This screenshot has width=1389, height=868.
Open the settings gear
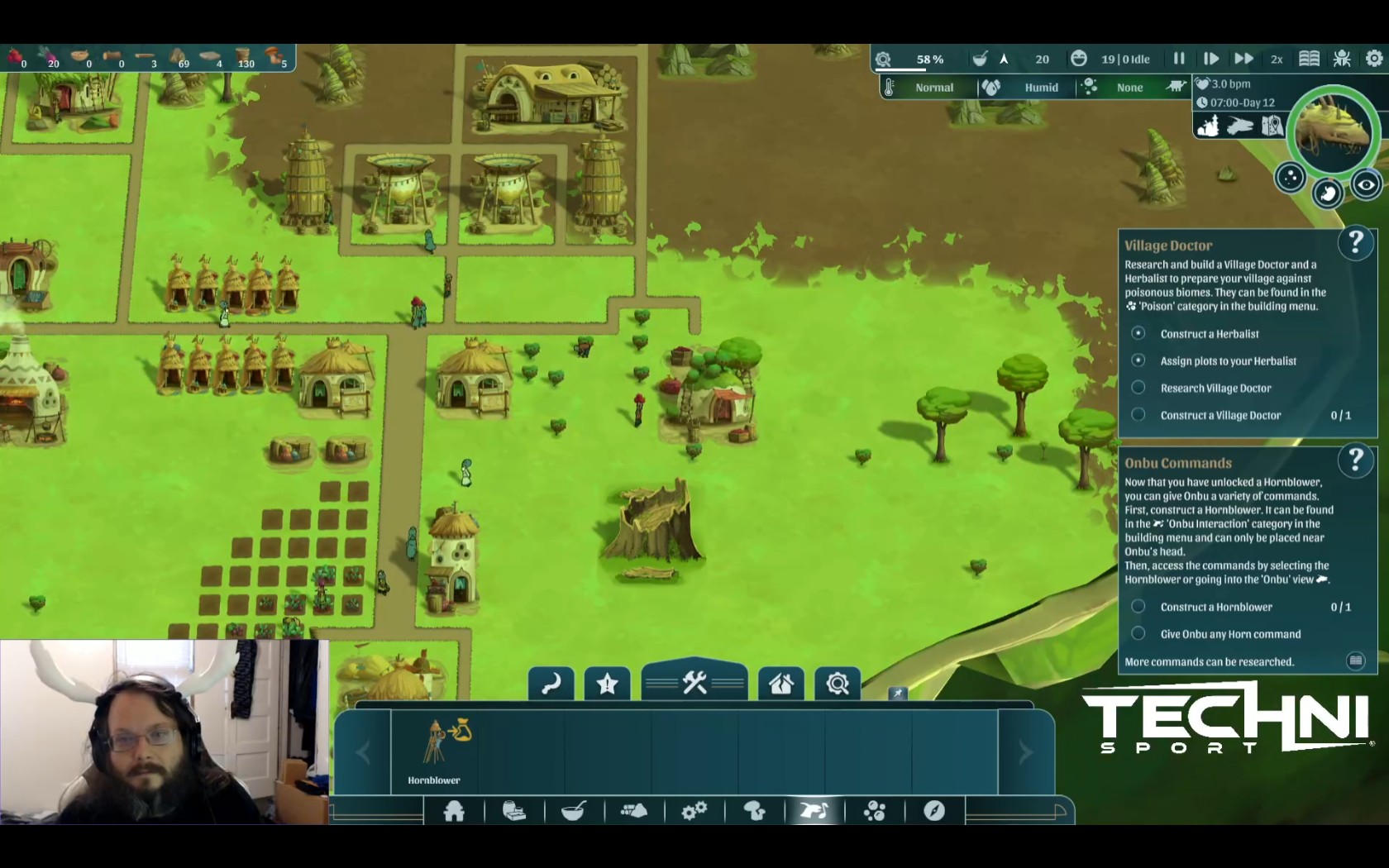click(x=1373, y=59)
